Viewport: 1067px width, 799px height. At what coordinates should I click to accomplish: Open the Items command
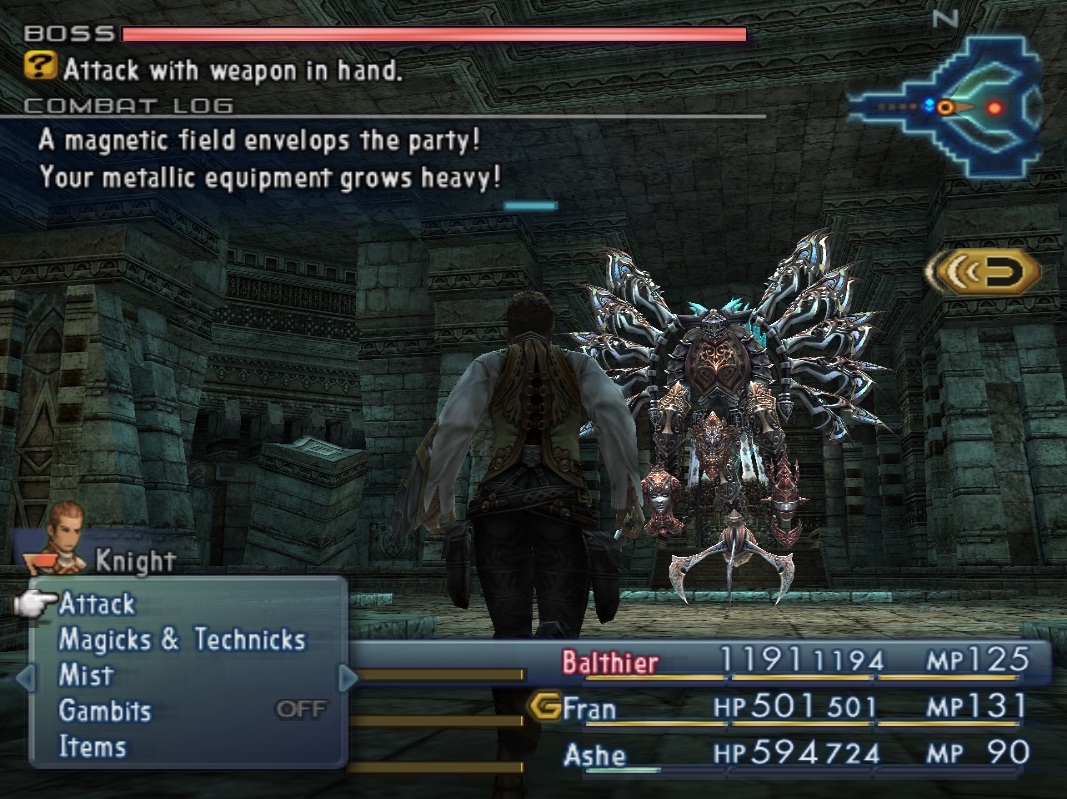pos(92,747)
